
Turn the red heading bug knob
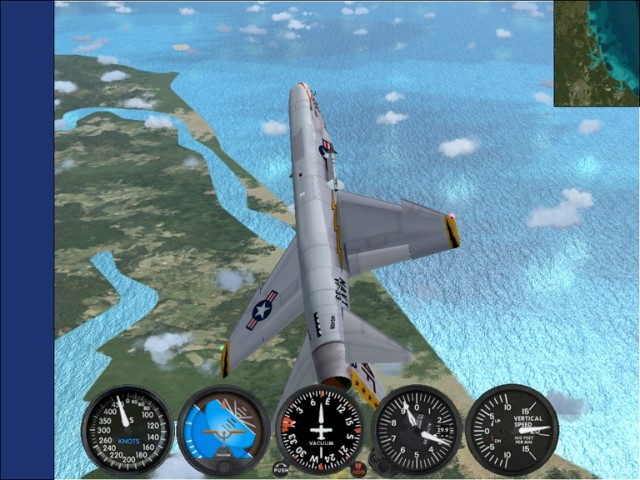coord(358,469)
